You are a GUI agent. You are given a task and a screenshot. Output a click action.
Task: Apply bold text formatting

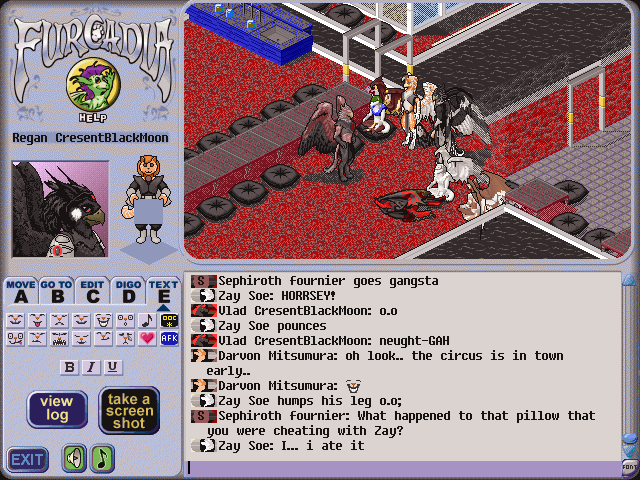(70, 367)
